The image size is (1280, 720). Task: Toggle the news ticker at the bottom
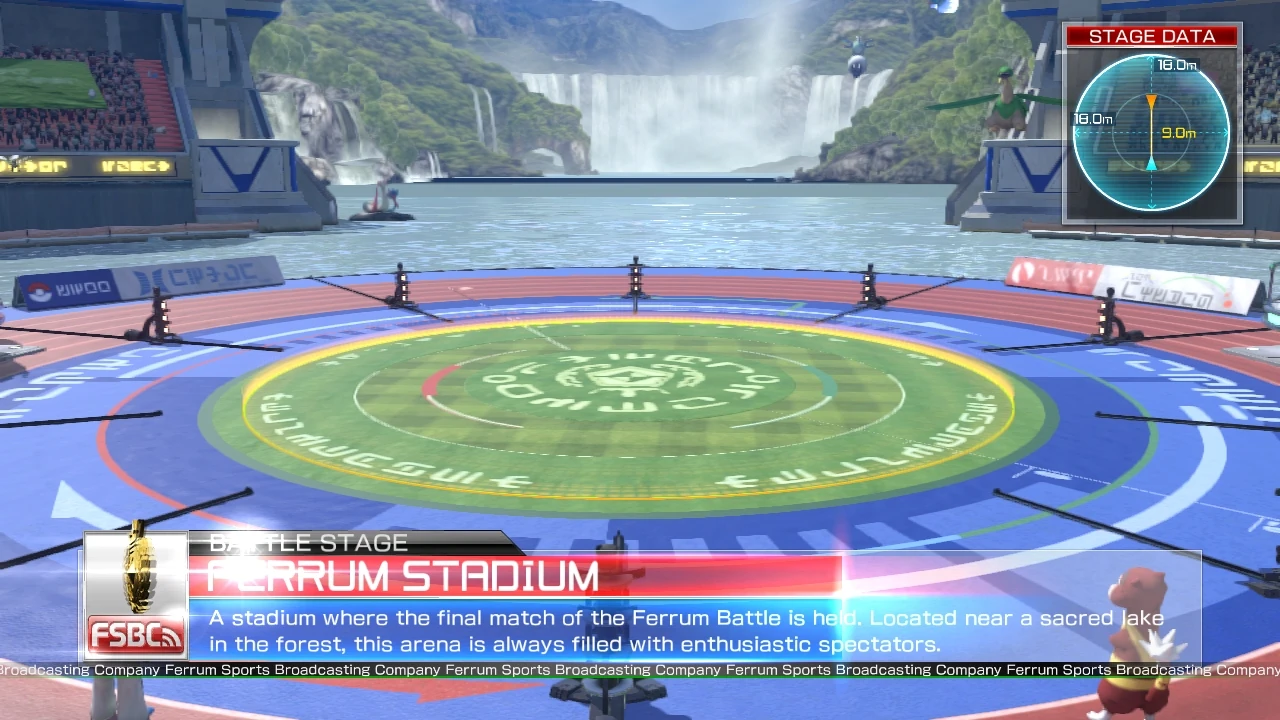(640, 670)
